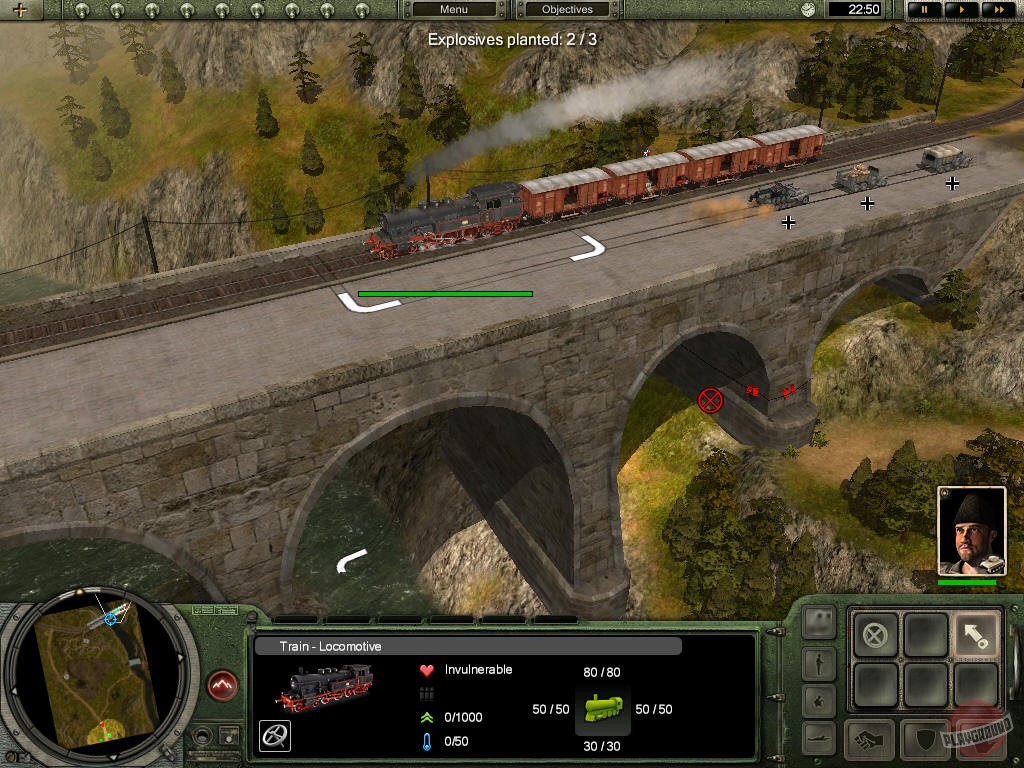Click the plus icon in top-left corner

coord(19,11)
